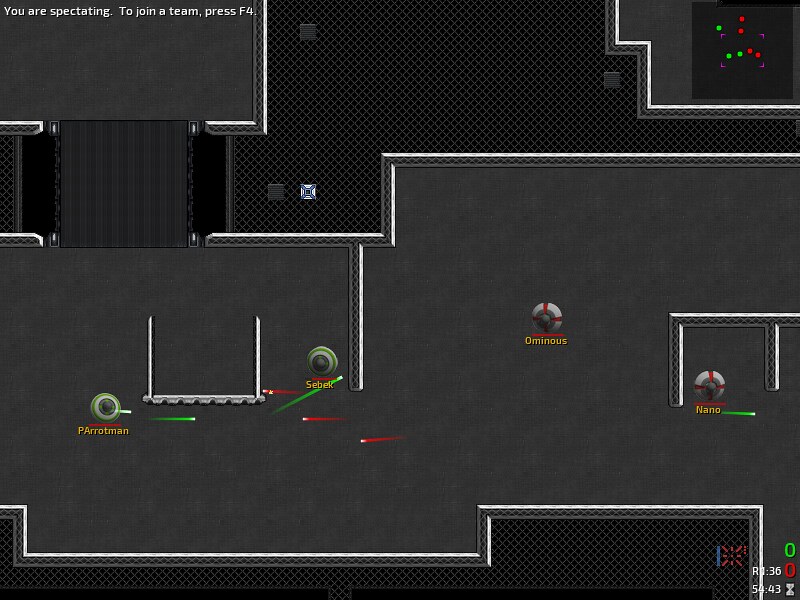800x600 pixels.
Task: Click the minimap radar panel
Action: pos(742,50)
